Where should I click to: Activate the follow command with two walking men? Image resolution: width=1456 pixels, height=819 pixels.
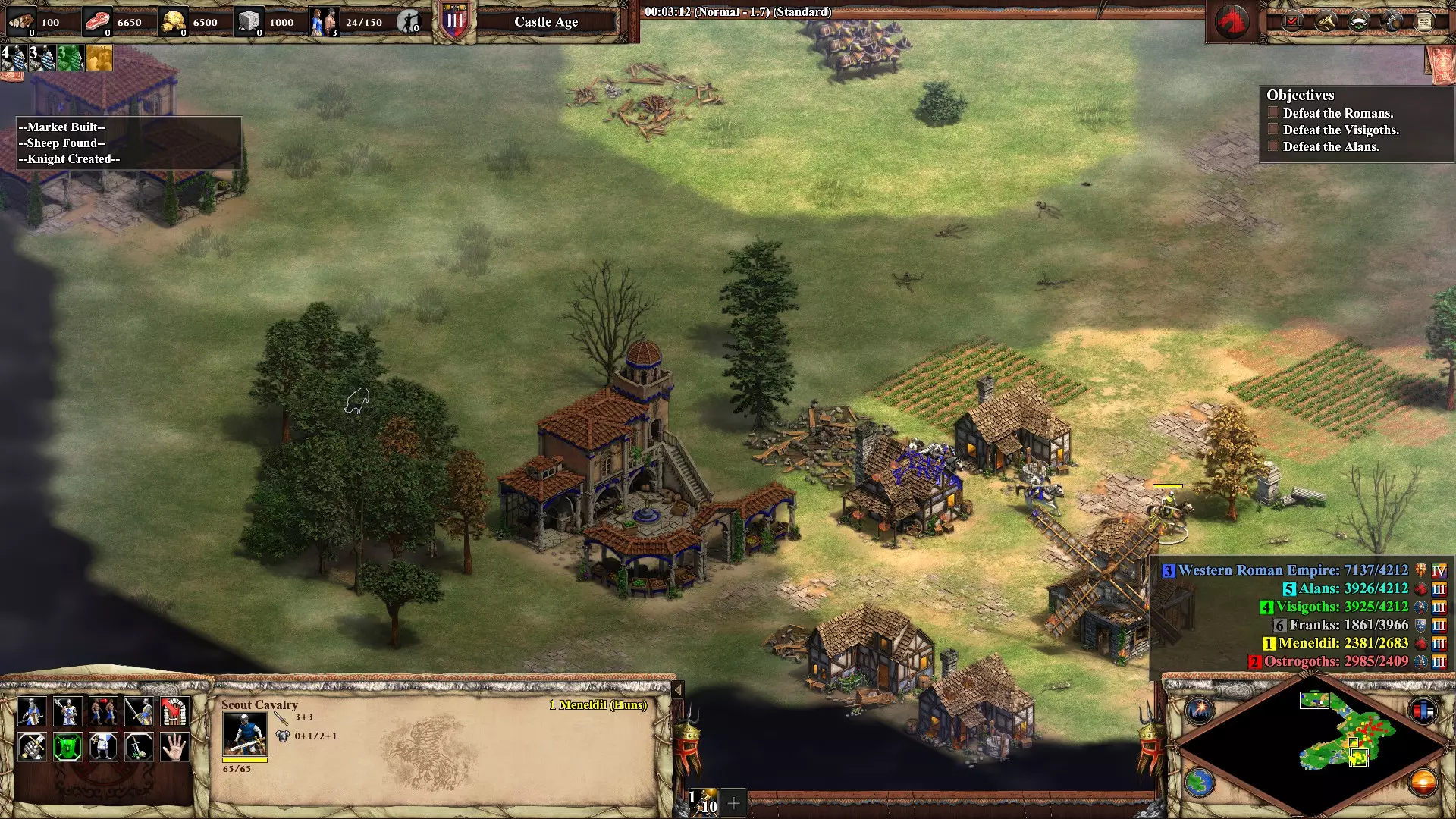click(103, 711)
